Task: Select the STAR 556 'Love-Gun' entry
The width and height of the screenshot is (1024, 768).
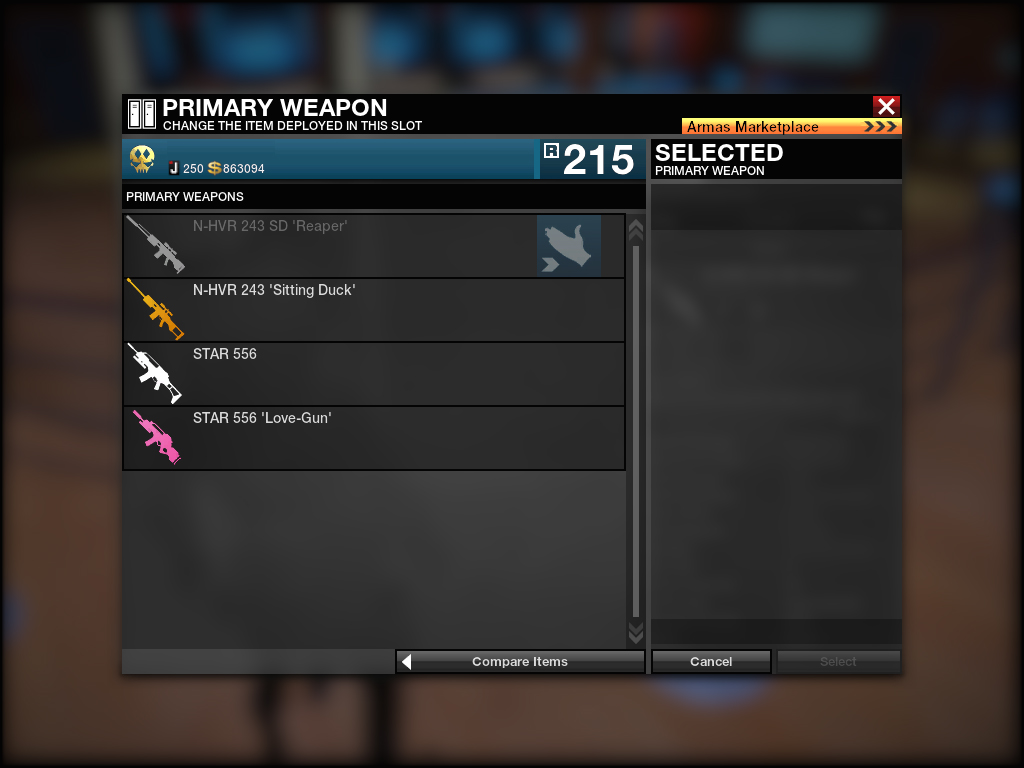Action: click(373, 438)
